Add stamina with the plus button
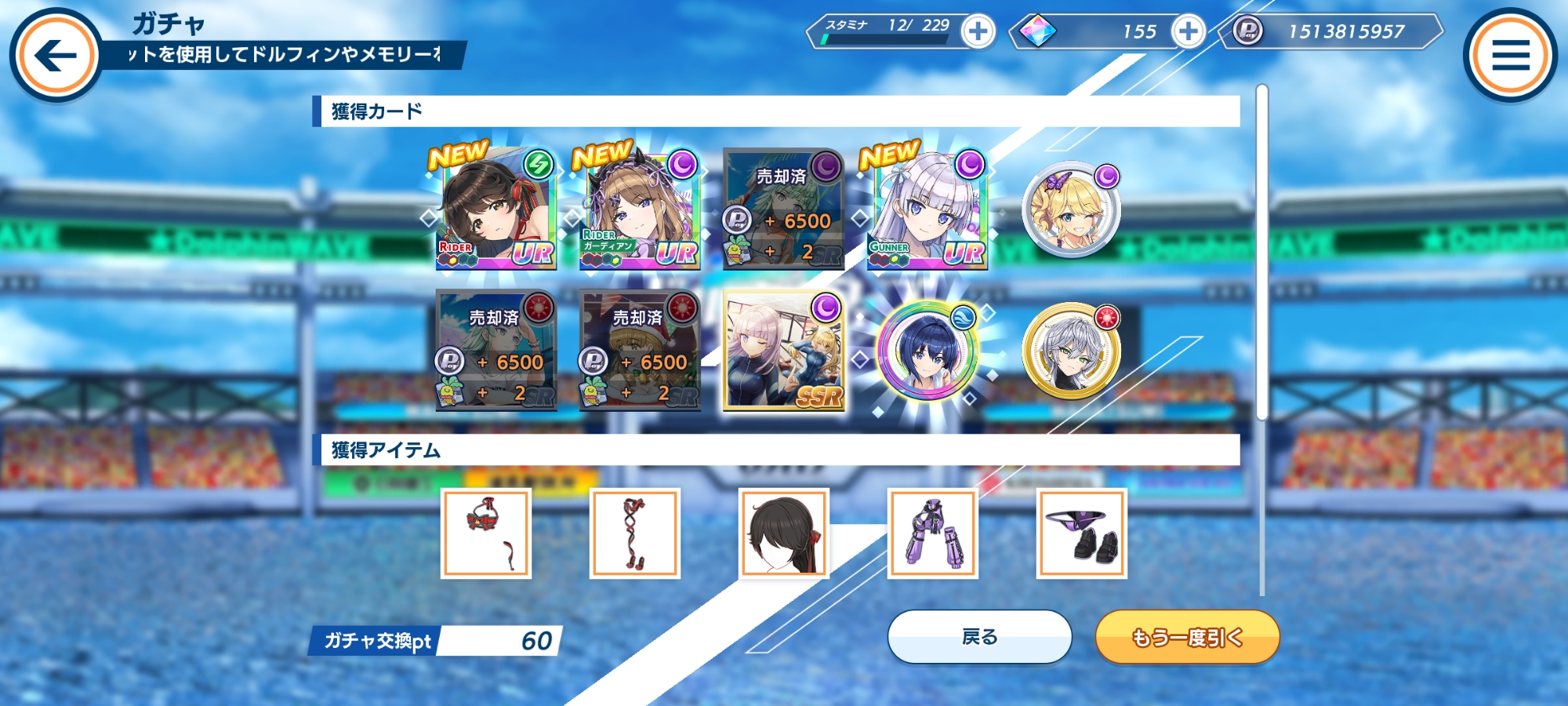Screen dimensions: 1568x706 978,32
